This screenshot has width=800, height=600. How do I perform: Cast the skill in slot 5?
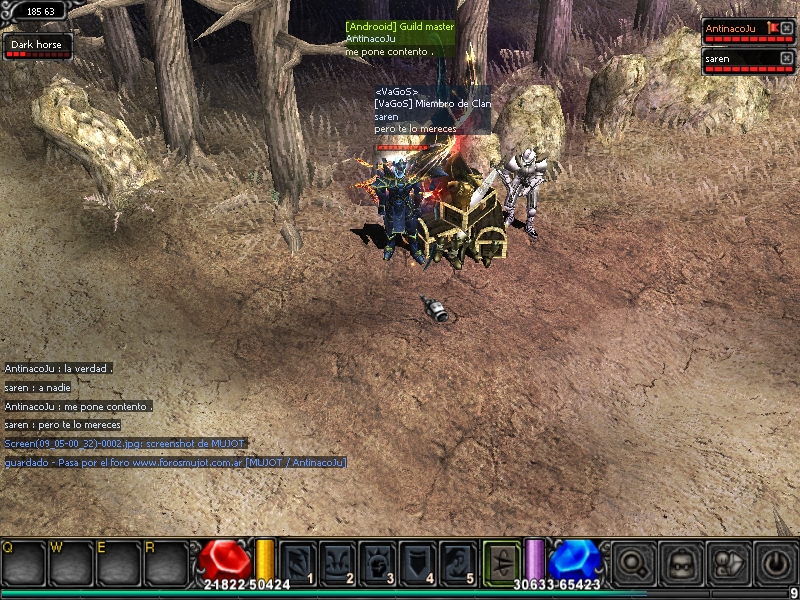click(x=458, y=561)
